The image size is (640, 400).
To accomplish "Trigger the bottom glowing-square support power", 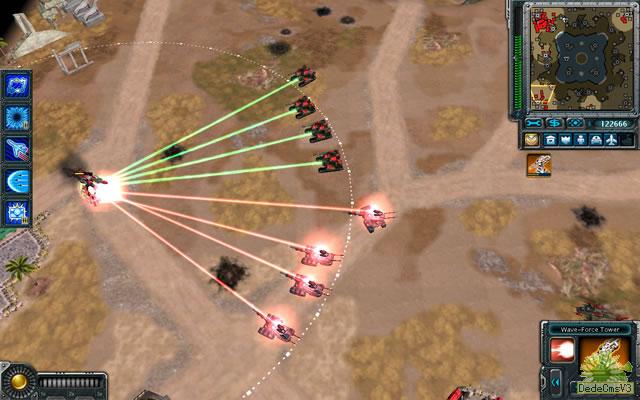I will (18, 212).
